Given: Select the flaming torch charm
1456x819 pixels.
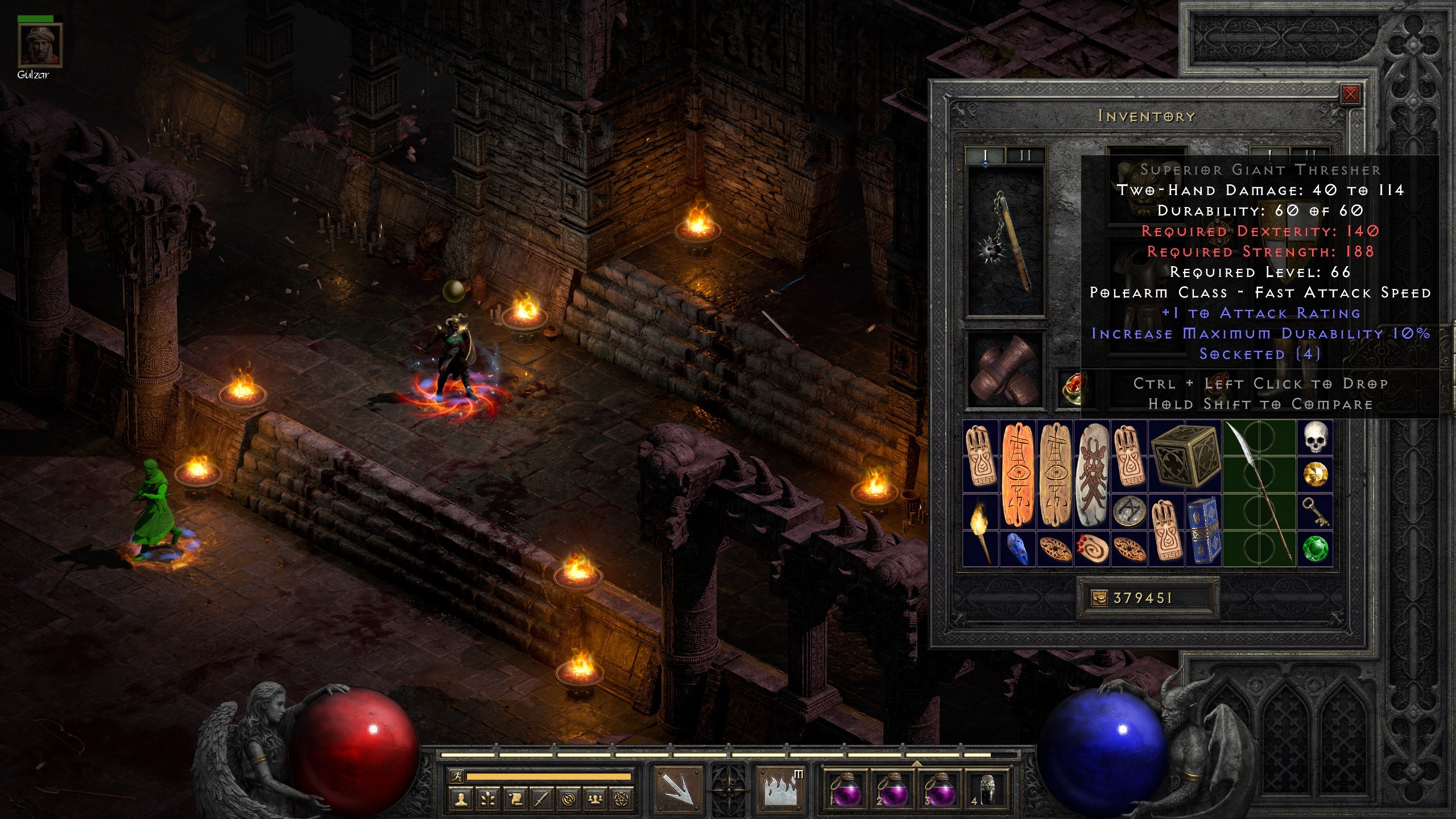Looking at the screenshot, I should click(x=981, y=530).
